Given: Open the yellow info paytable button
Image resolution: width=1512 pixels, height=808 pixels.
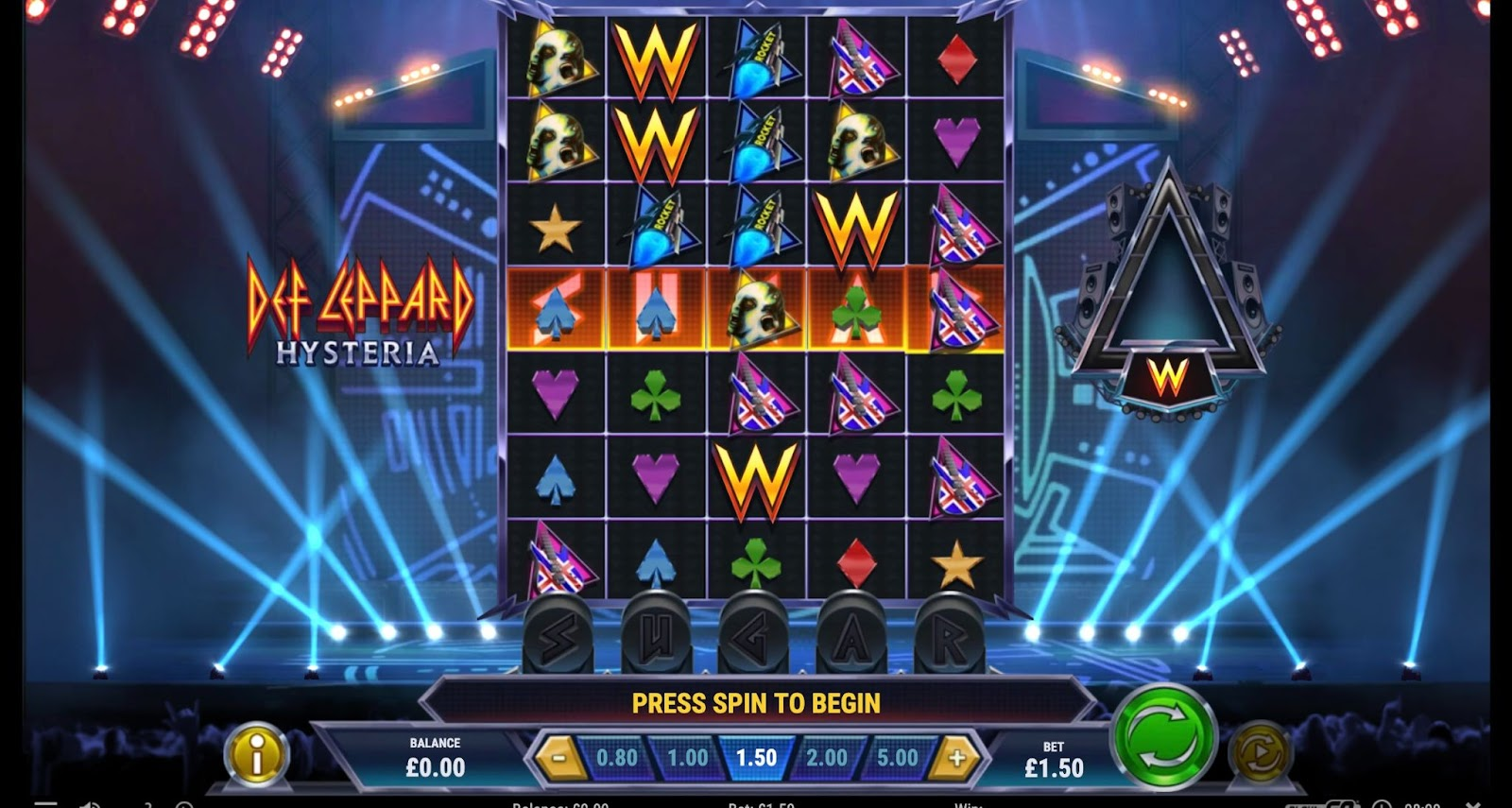Looking at the screenshot, I should (256, 755).
